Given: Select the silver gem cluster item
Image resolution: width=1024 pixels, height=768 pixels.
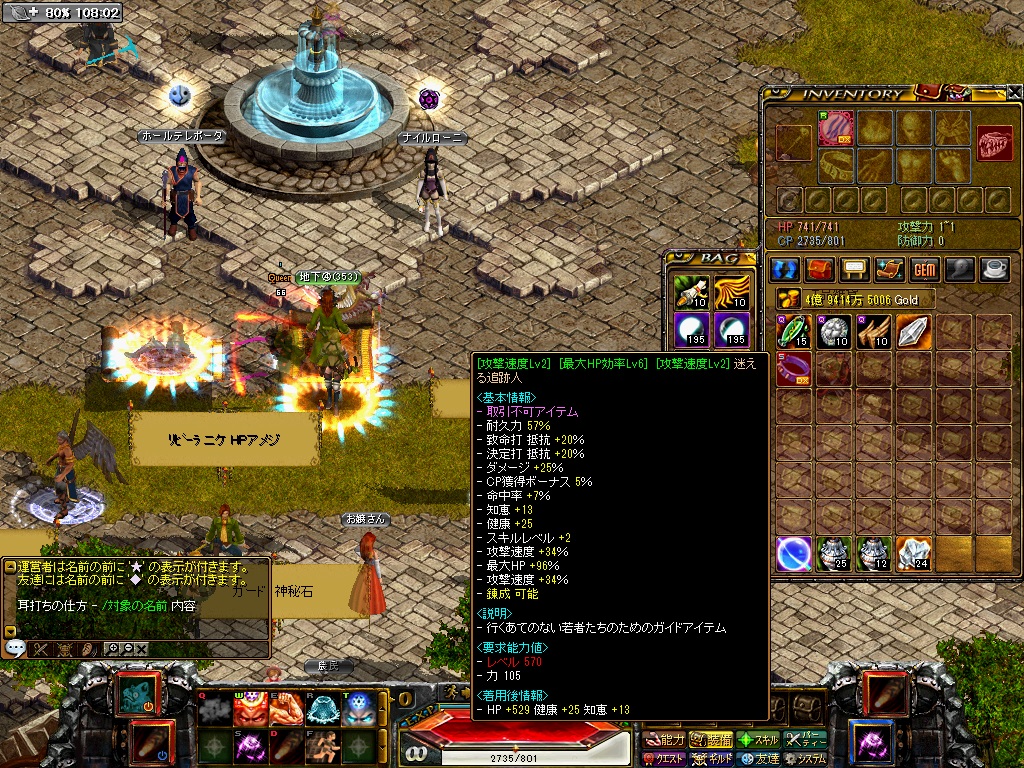Looking at the screenshot, I should (834, 331).
